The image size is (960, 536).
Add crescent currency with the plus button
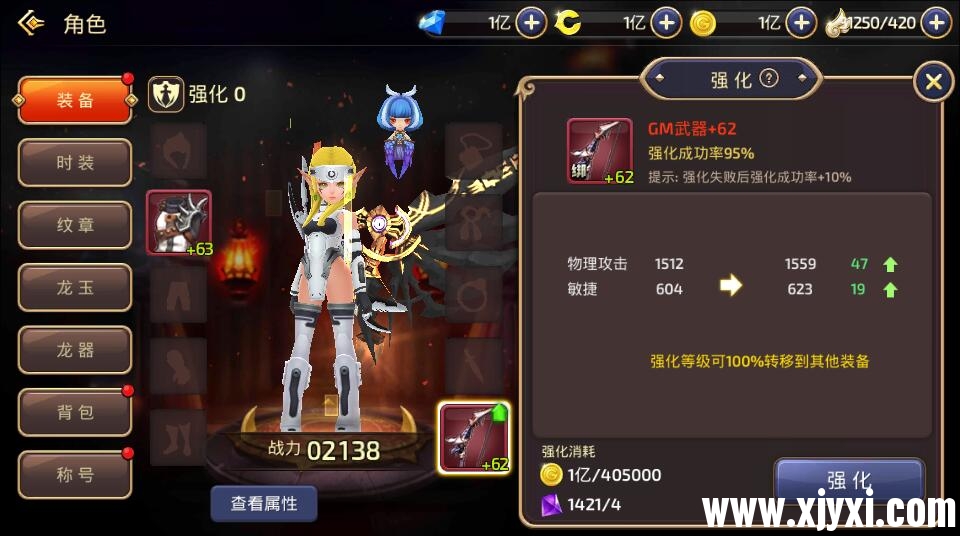(666, 22)
